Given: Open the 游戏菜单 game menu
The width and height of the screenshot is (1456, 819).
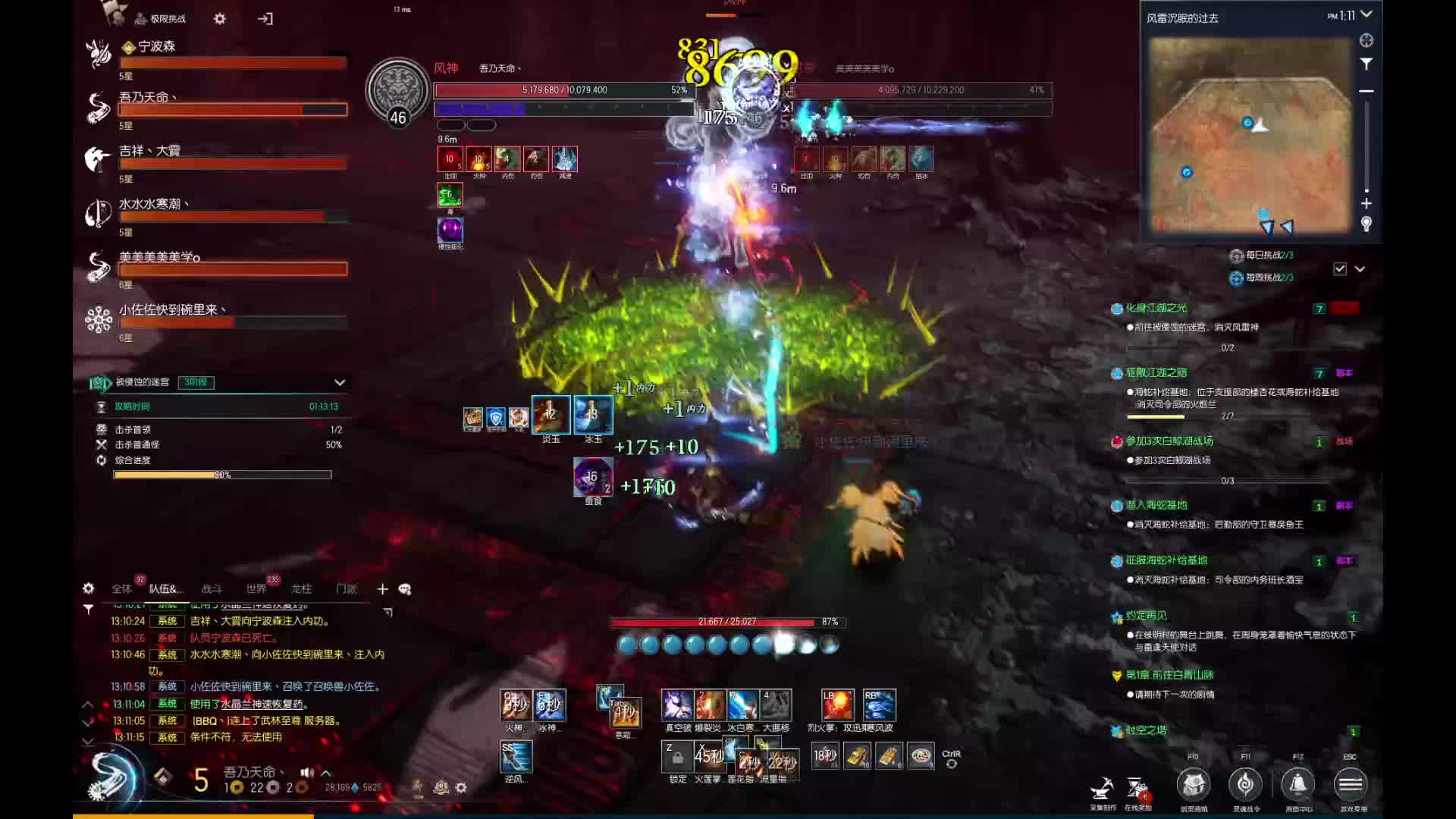Looking at the screenshot, I should [x=1351, y=785].
